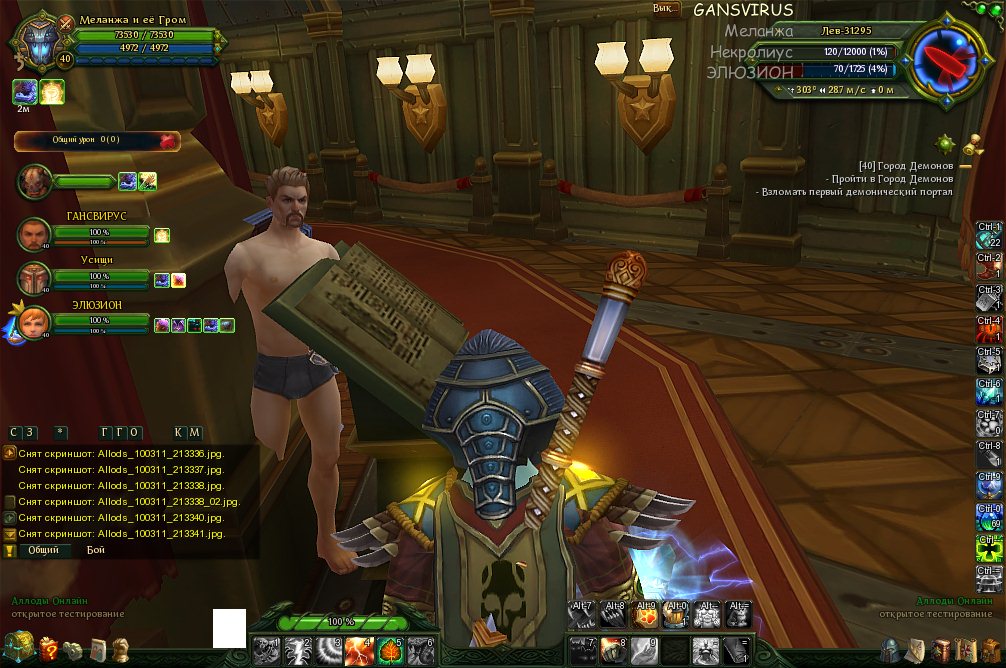Image resolution: width=1006 pixels, height=668 pixels.
Task: Open the backpack inventory icon
Action: [x=990, y=650]
